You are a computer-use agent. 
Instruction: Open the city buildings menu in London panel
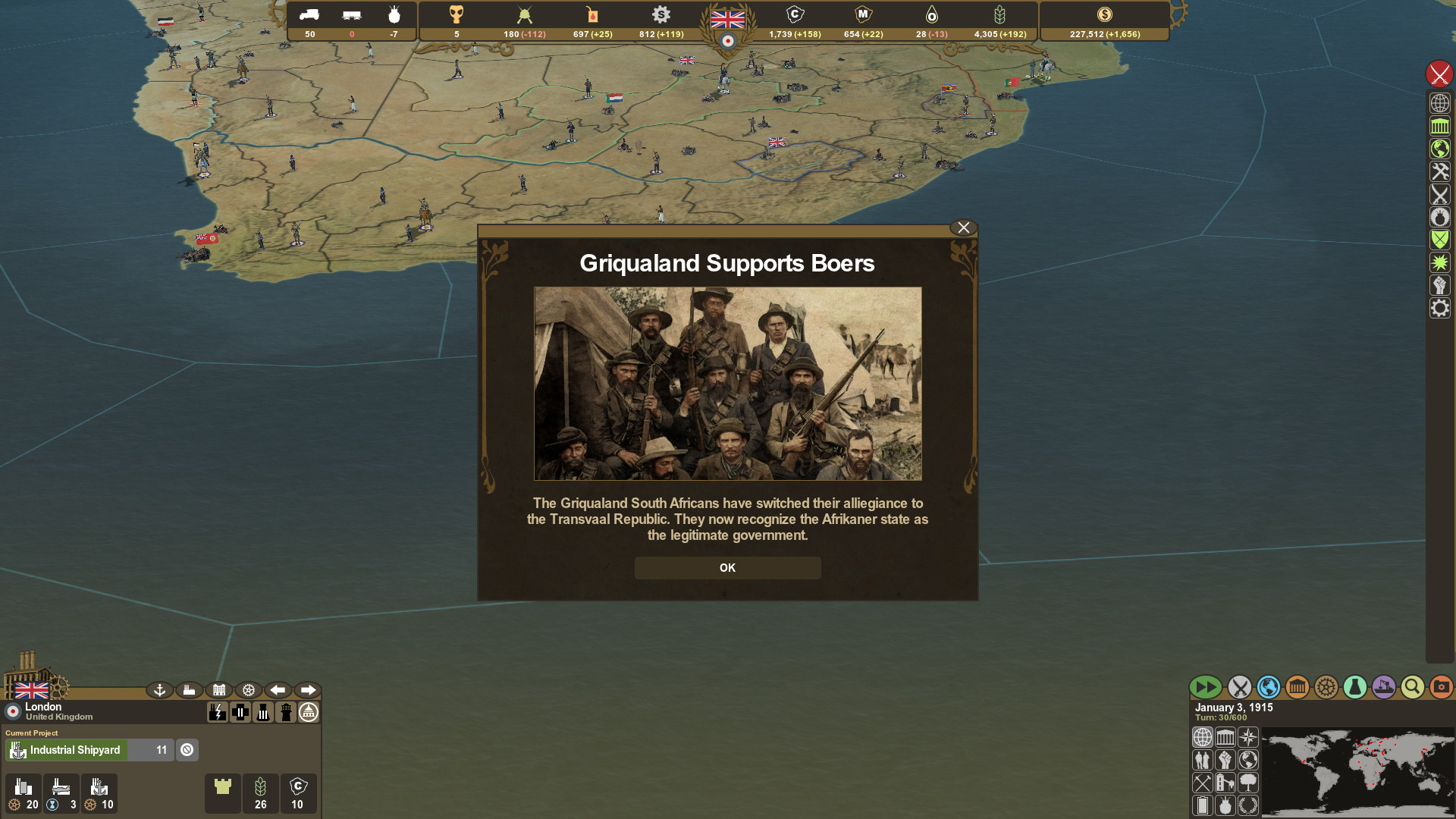pyautogui.click(x=219, y=690)
